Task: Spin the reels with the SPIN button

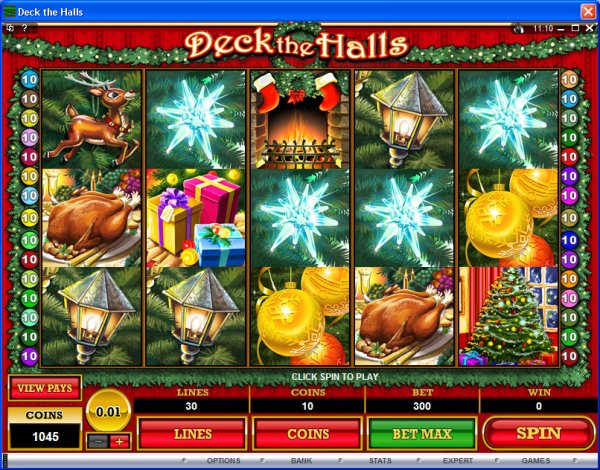Action: (538, 433)
